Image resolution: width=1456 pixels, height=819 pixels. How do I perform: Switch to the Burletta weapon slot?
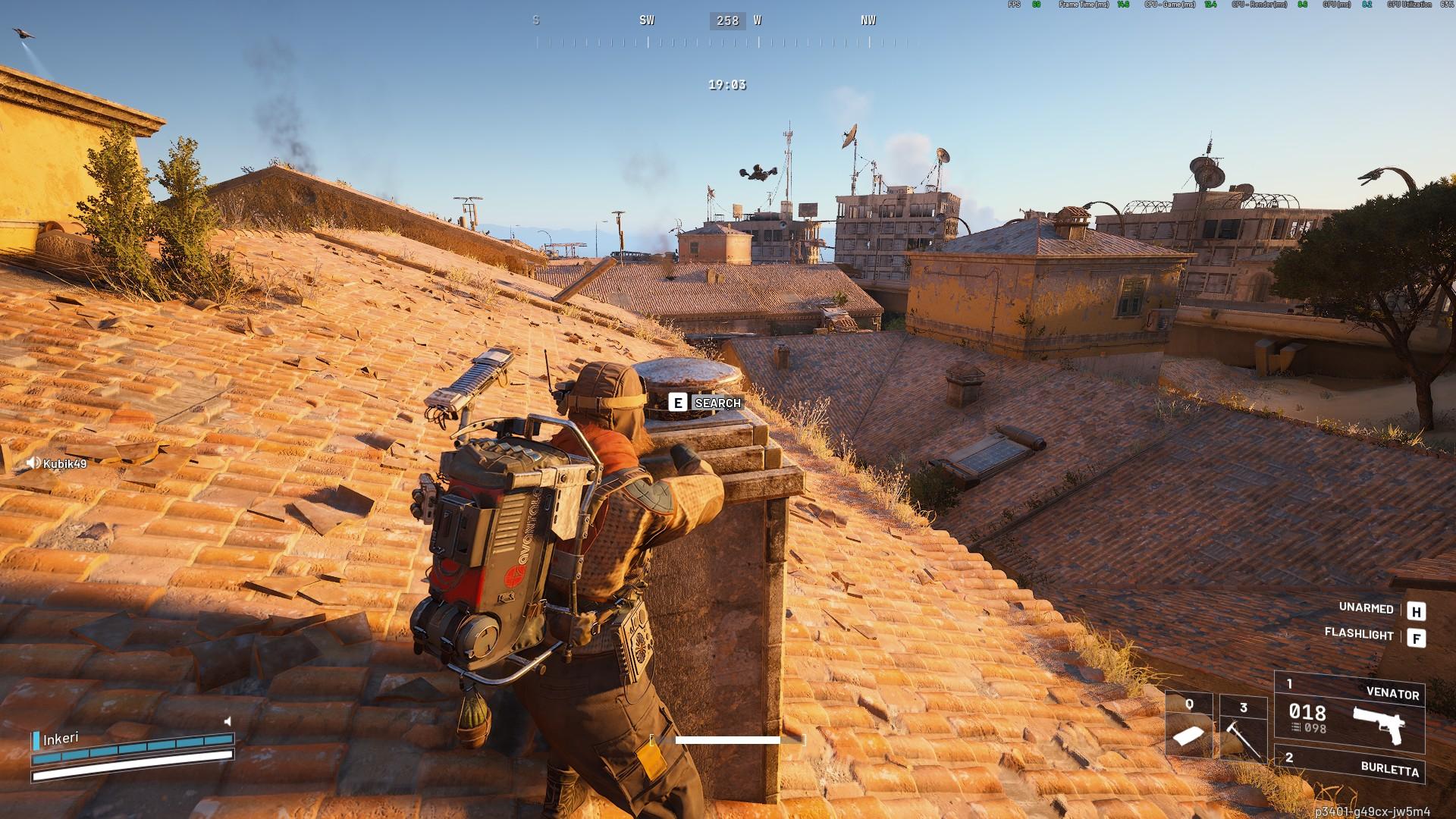click(1349, 765)
